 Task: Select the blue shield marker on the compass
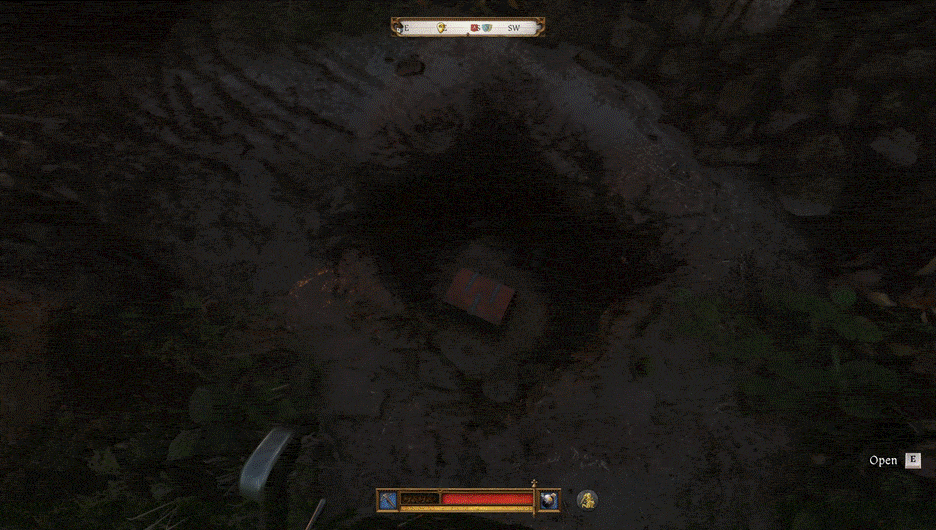point(487,28)
